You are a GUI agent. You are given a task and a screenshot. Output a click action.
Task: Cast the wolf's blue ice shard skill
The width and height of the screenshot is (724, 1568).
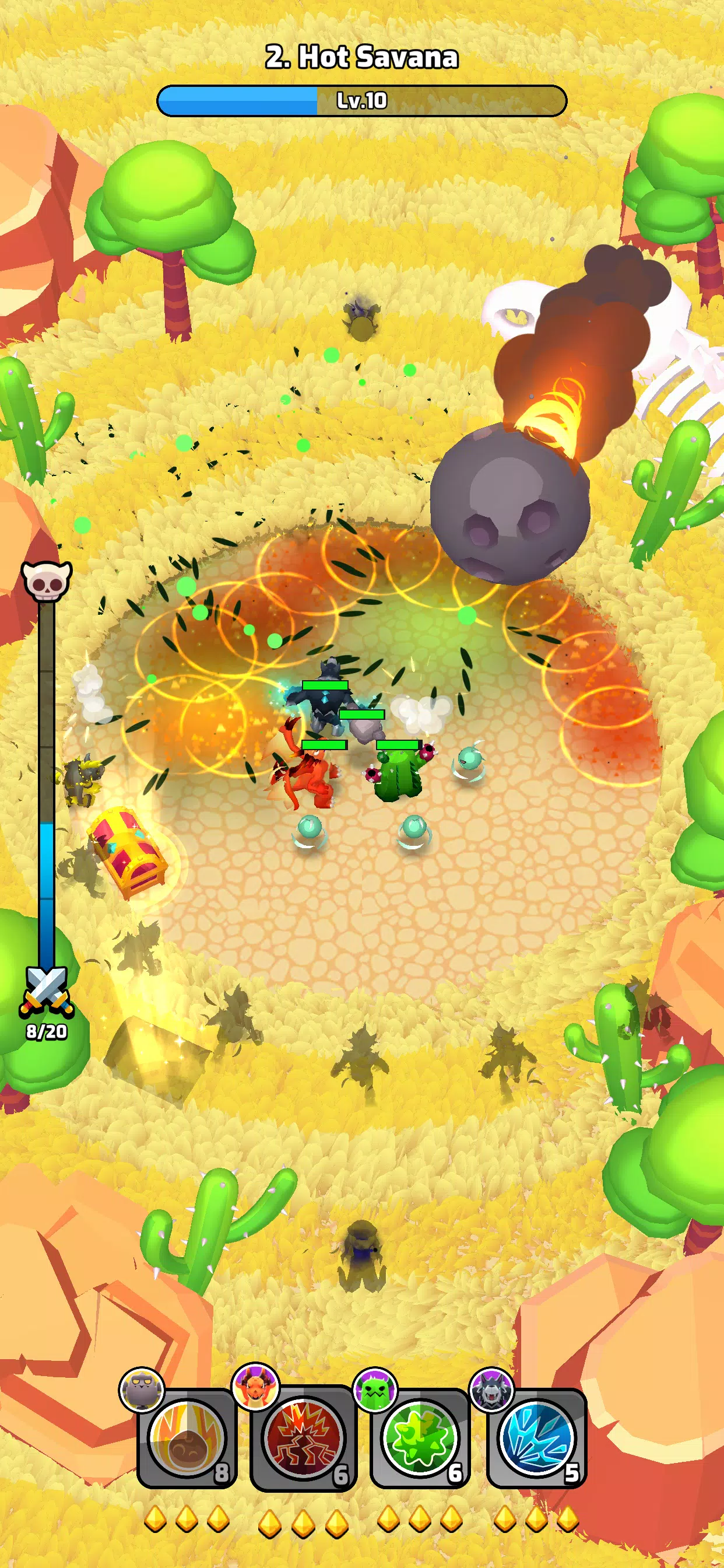click(537, 1438)
